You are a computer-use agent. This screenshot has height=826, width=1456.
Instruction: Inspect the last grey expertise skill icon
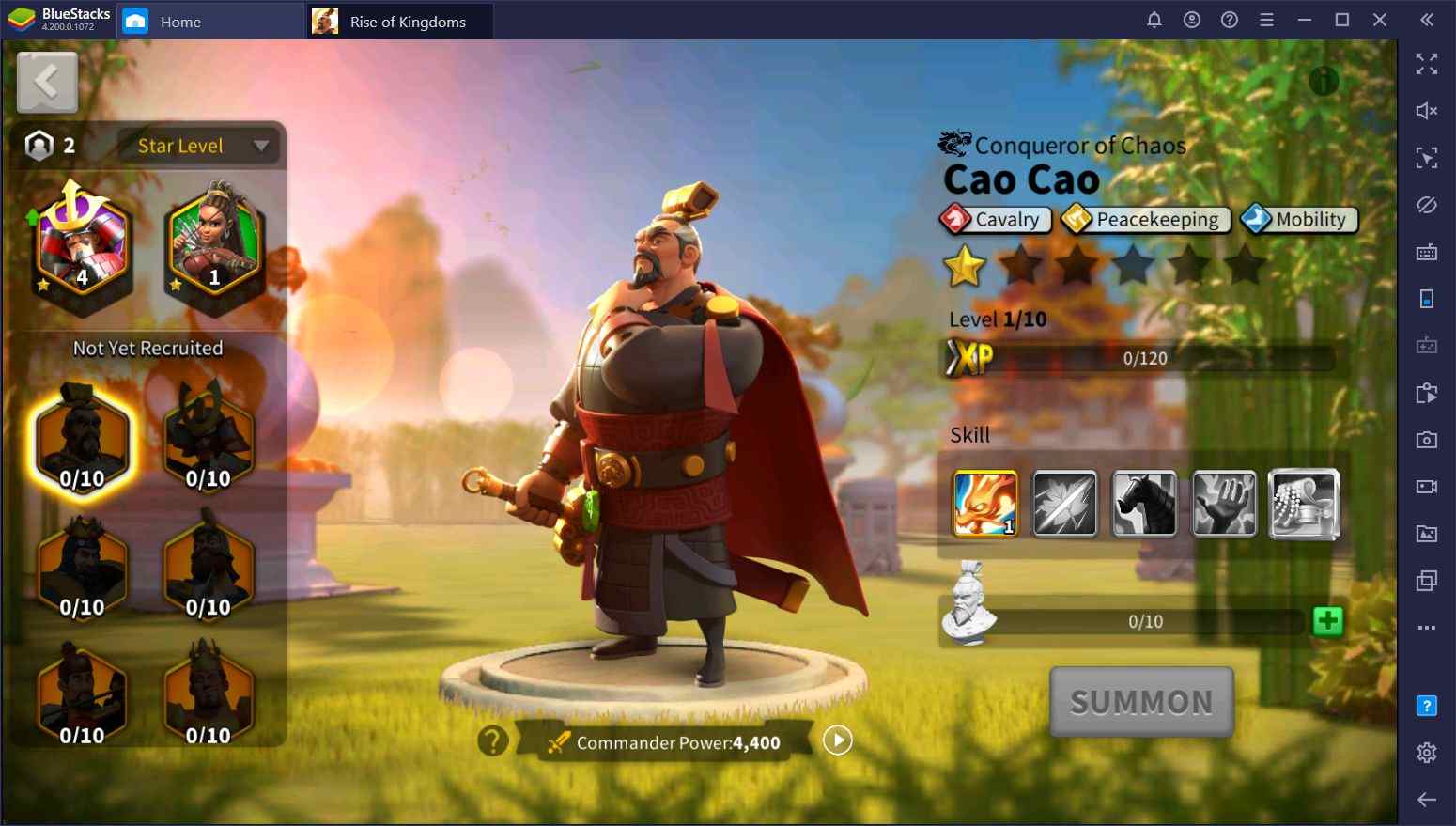pyautogui.click(x=1304, y=504)
